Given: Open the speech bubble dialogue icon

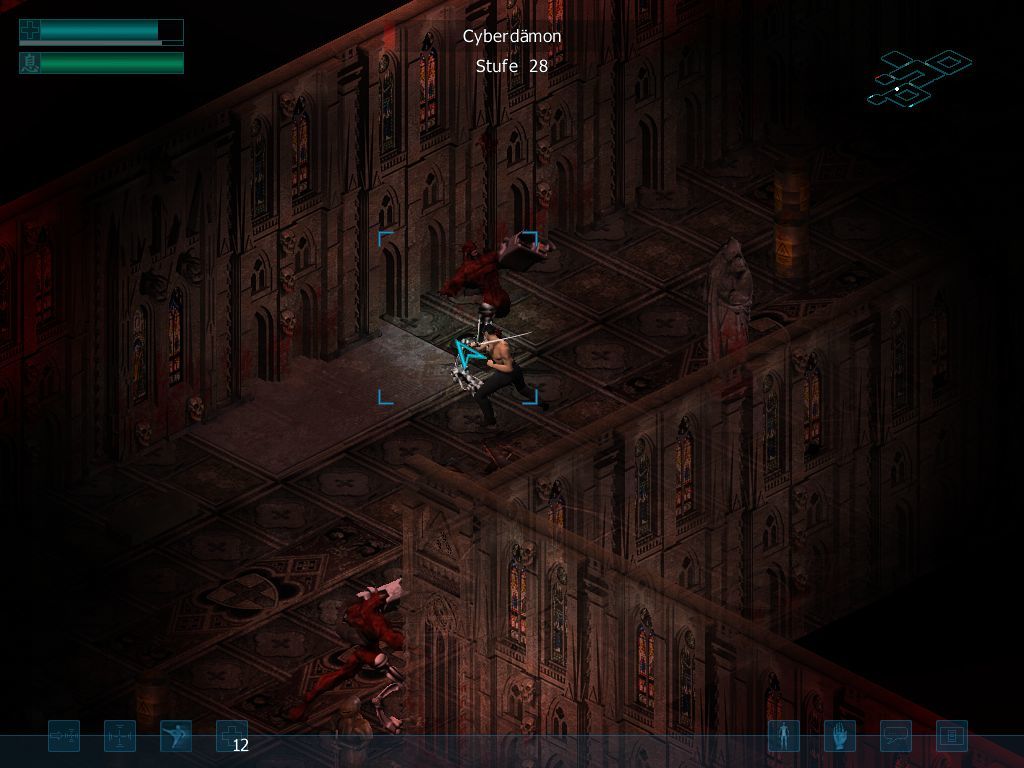Looking at the screenshot, I should point(896,737).
